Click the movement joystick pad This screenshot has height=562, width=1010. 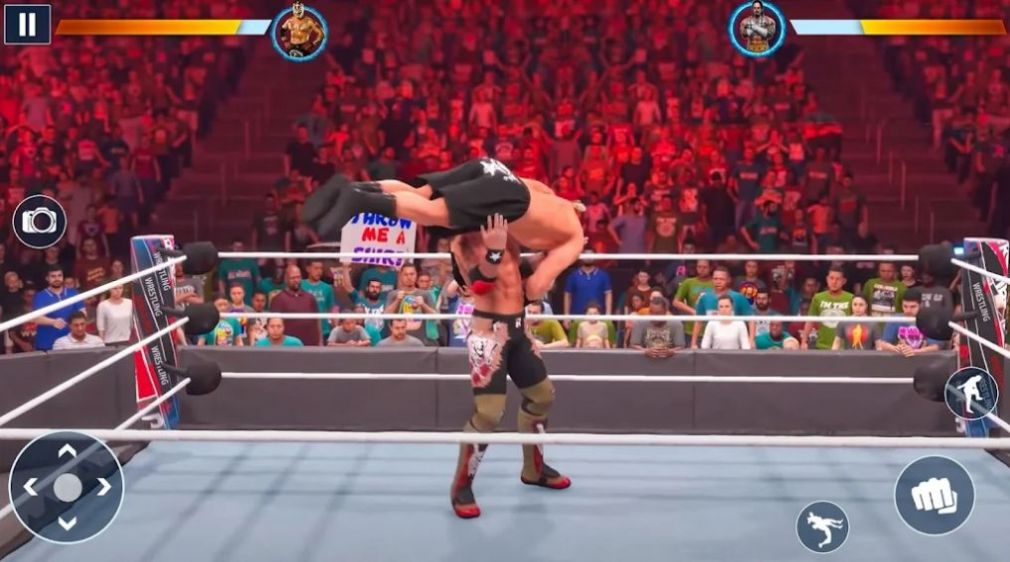[66, 487]
